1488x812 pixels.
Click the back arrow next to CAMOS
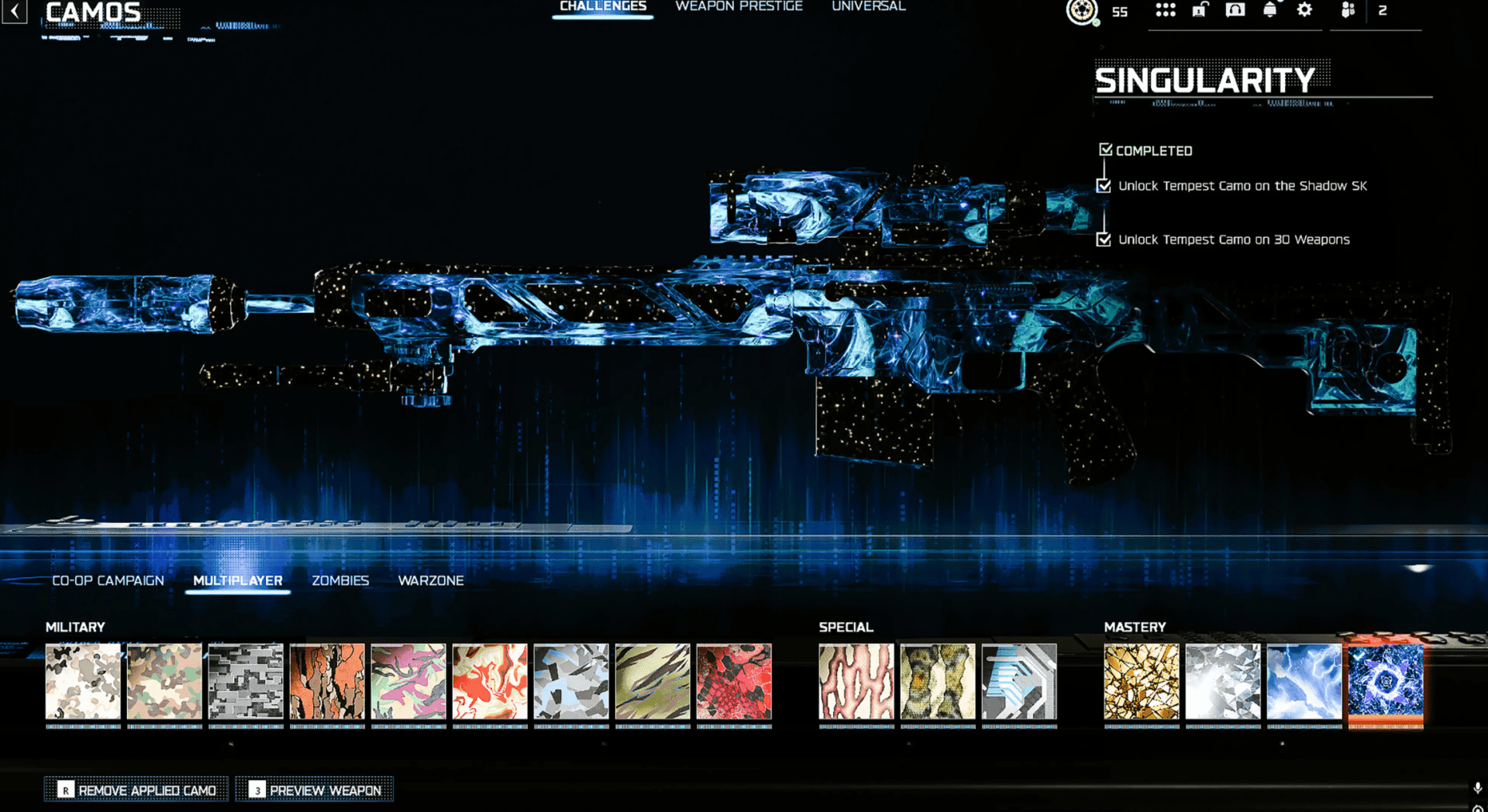15,13
